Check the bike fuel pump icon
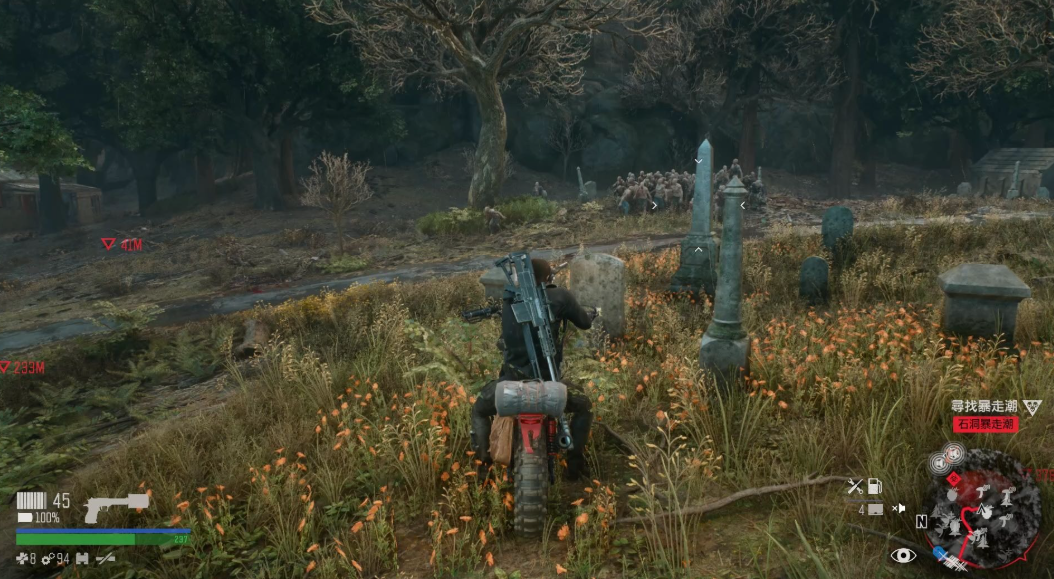Screen dimensions: 1054x579 [x=875, y=487]
